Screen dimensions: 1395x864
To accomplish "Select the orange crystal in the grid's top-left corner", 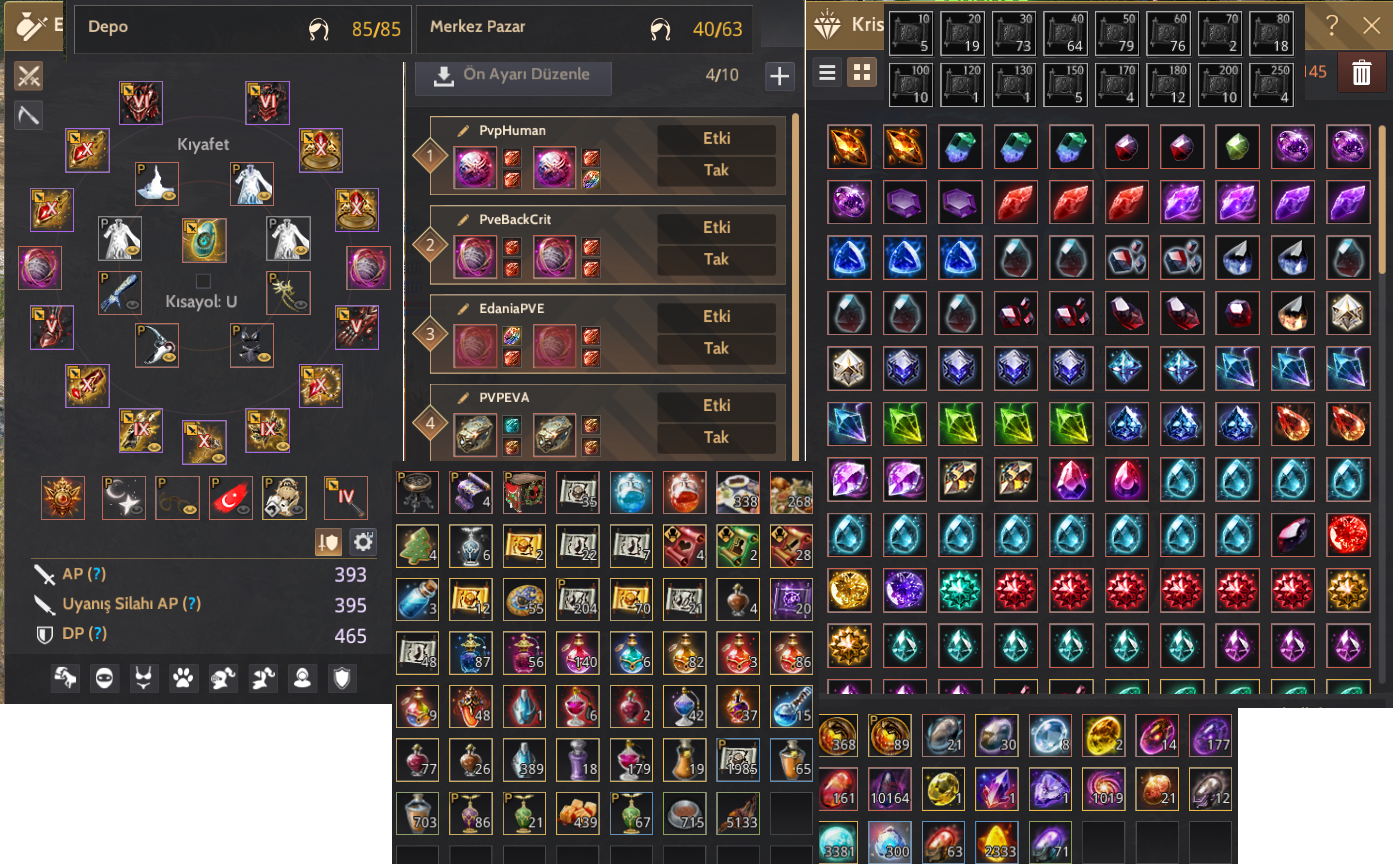I will tap(847, 146).
